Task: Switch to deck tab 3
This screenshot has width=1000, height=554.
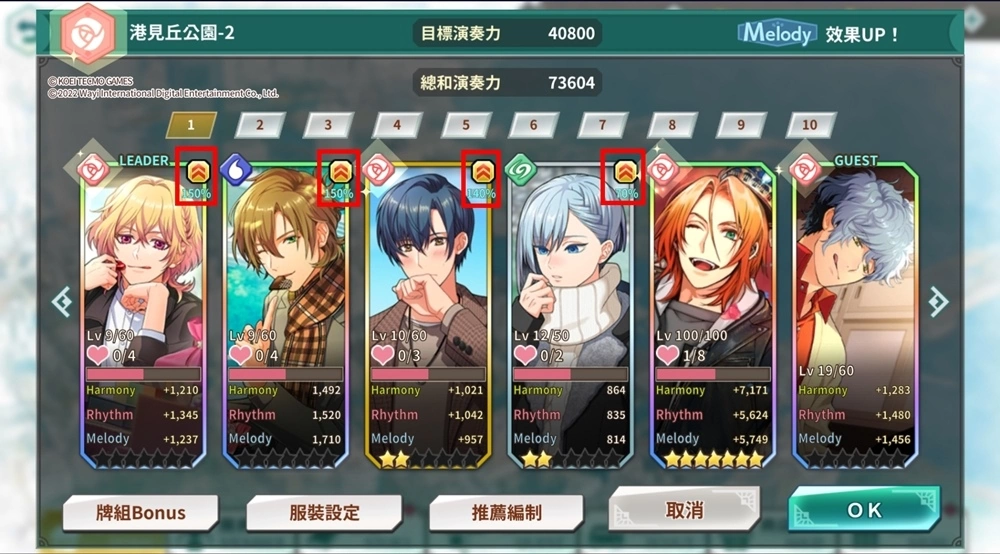Action: (x=328, y=125)
